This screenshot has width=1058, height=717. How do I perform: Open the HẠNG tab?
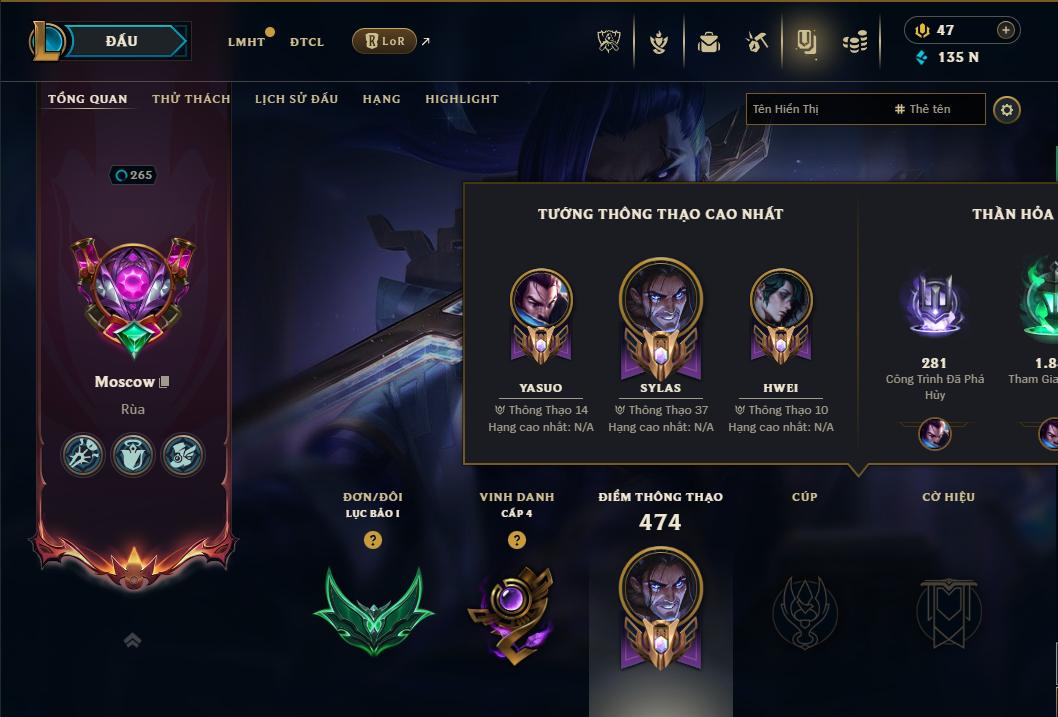click(381, 99)
